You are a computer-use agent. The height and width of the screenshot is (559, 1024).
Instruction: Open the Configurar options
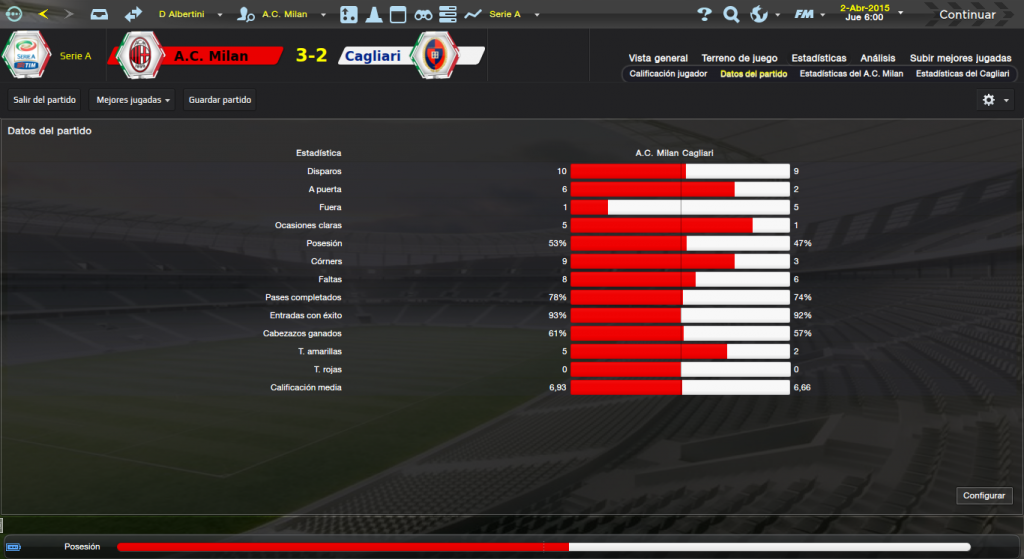pyautogui.click(x=985, y=496)
